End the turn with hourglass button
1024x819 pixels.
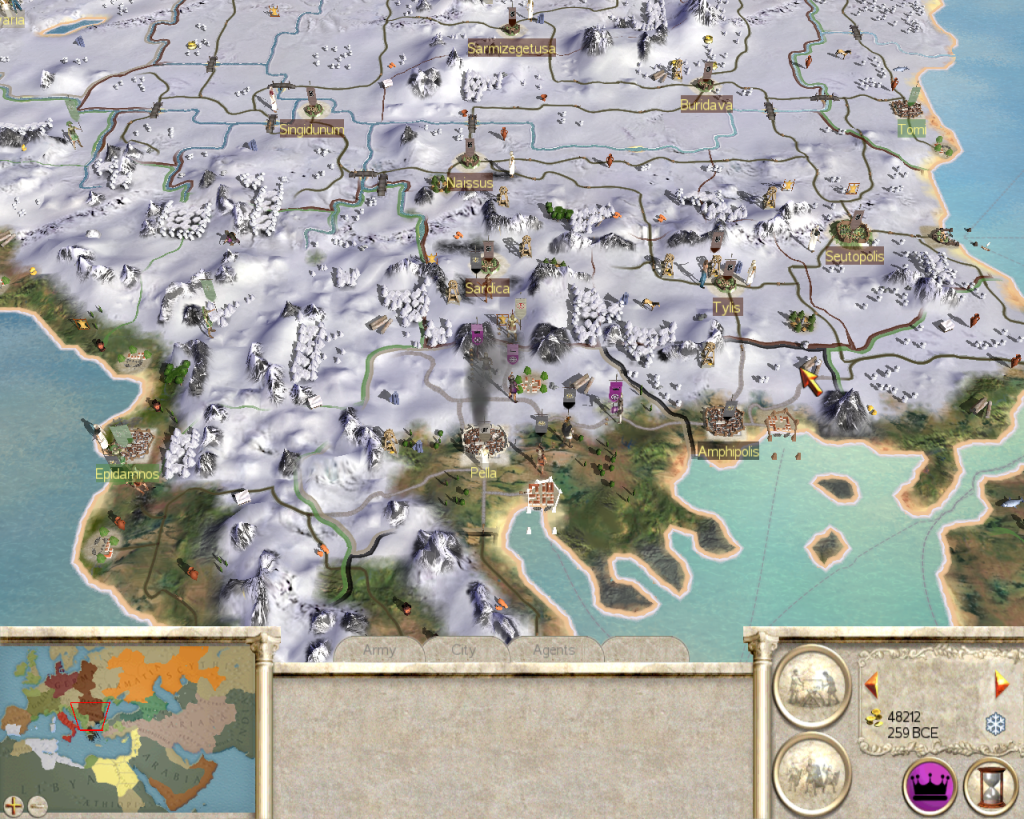(x=990, y=786)
